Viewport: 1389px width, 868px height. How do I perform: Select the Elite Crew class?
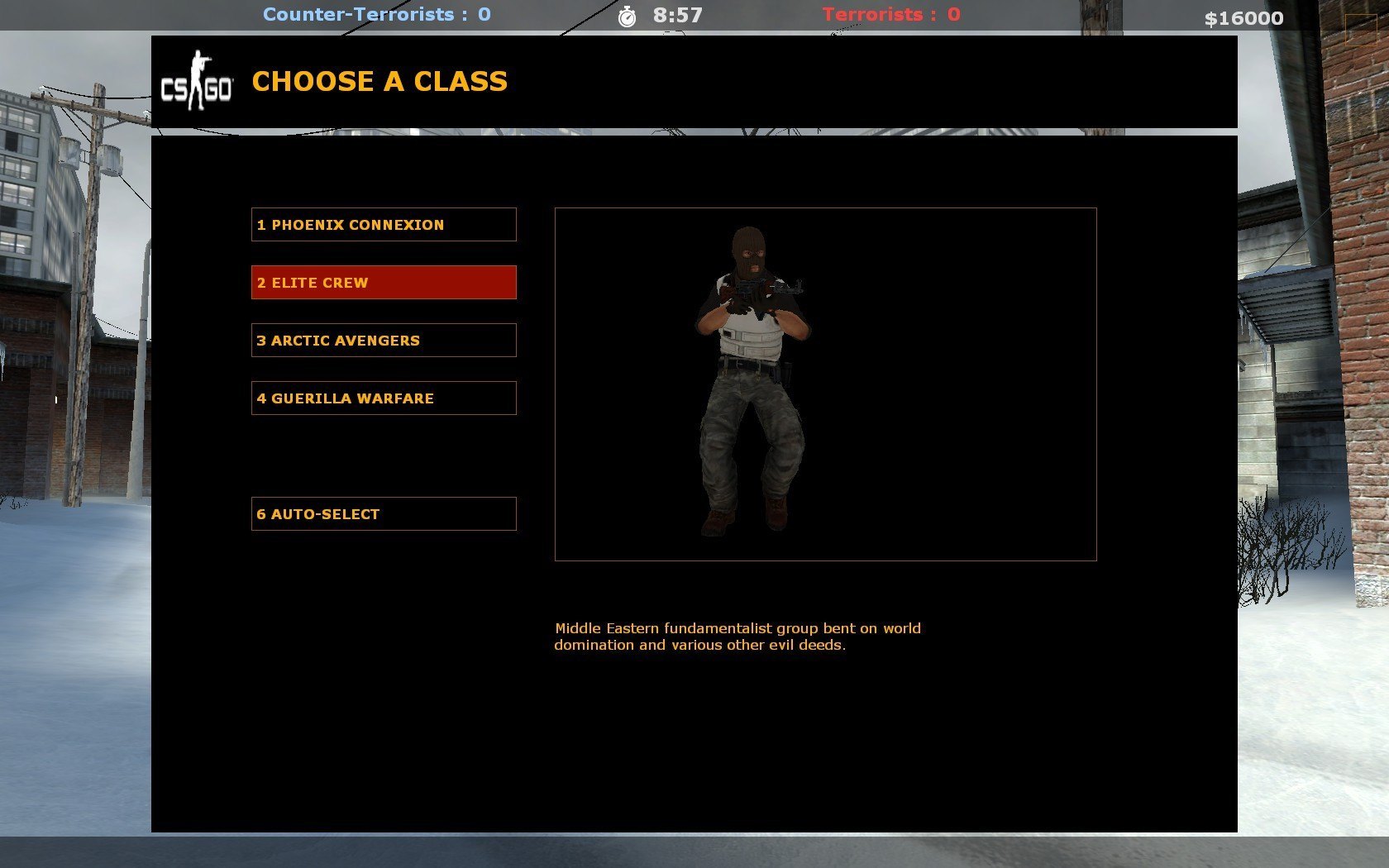click(384, 283)
